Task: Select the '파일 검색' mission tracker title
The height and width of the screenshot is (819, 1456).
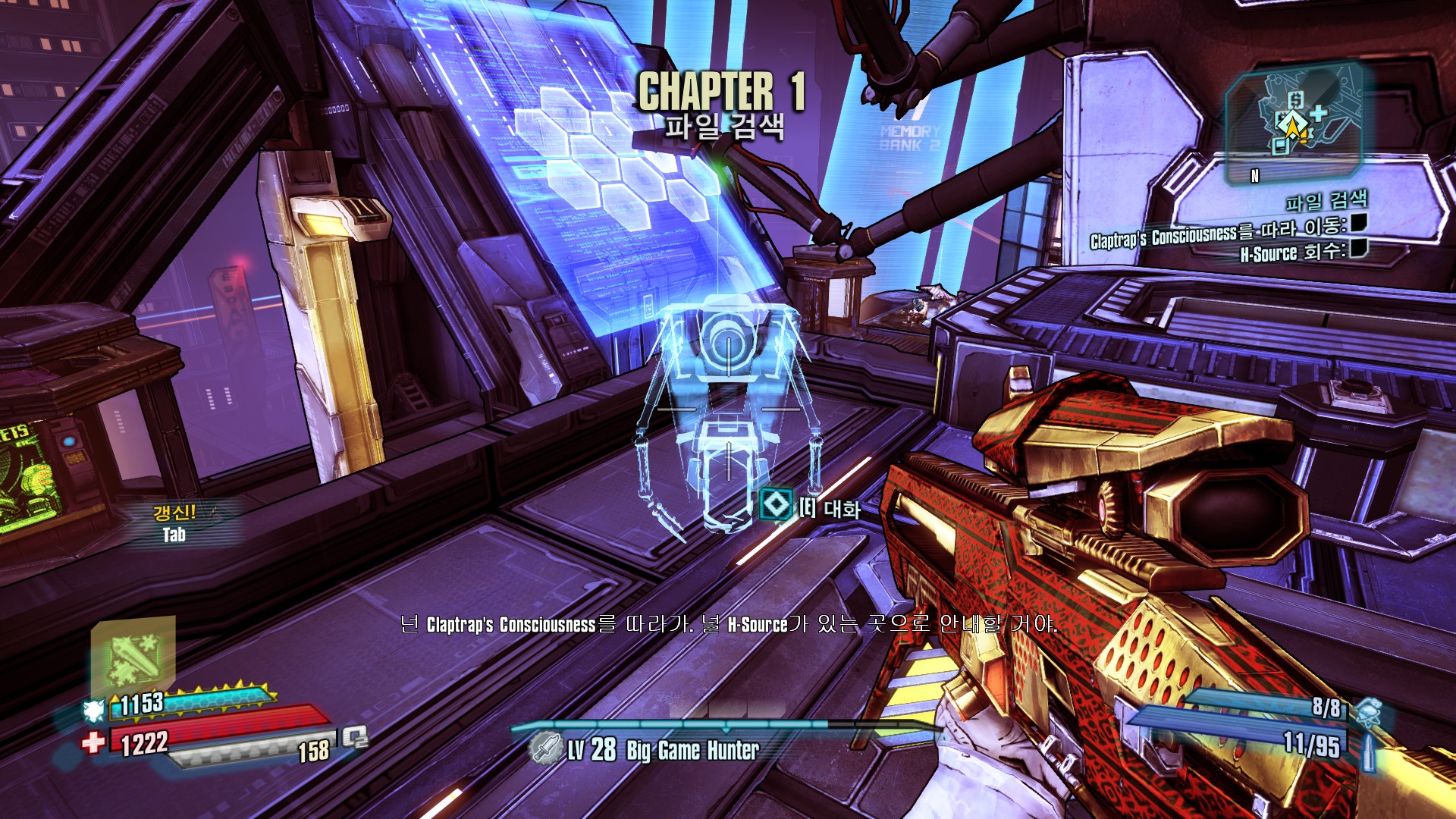Action: click(x=1326, y=201)
